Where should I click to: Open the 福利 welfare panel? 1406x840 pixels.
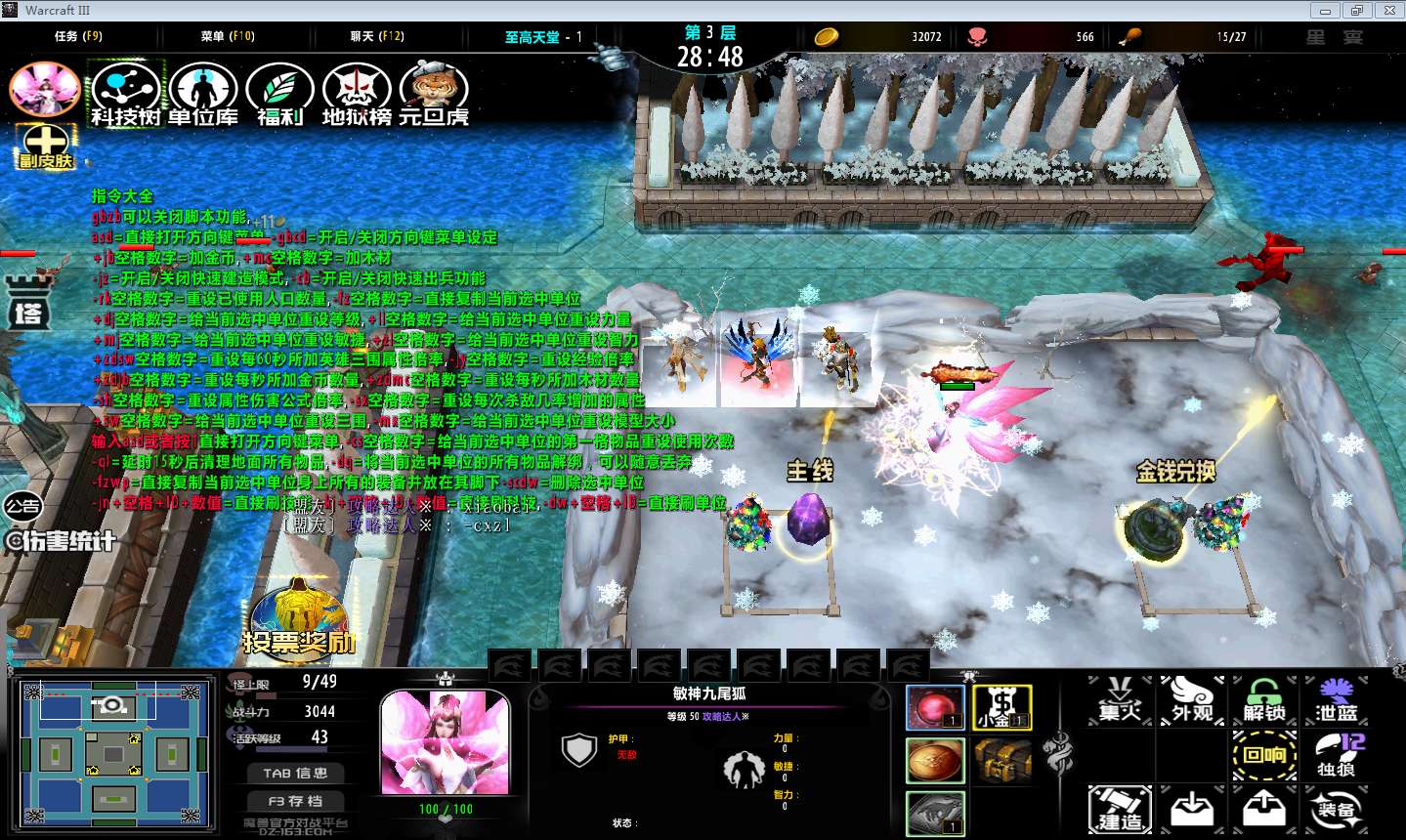[x=279, y=92]
